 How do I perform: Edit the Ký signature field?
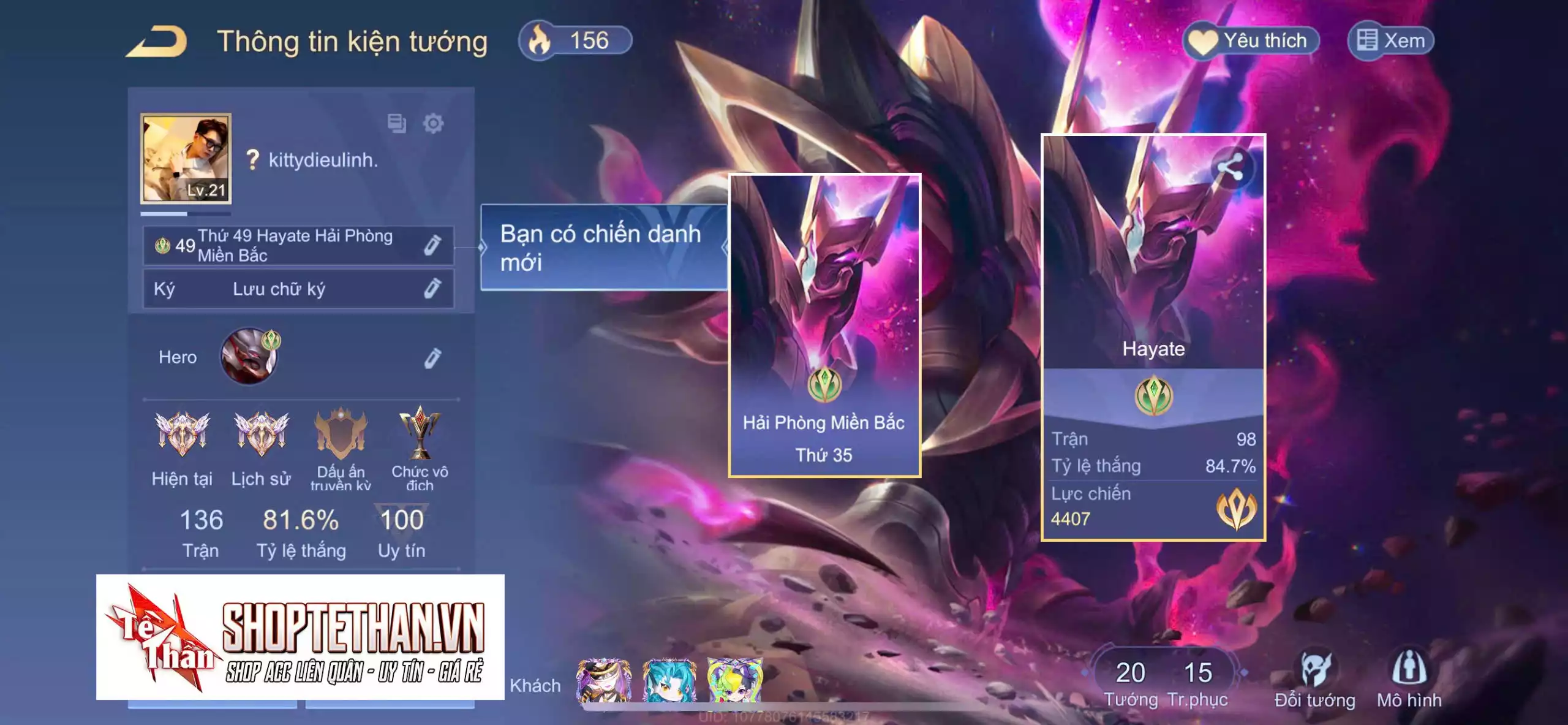[432, 288]
